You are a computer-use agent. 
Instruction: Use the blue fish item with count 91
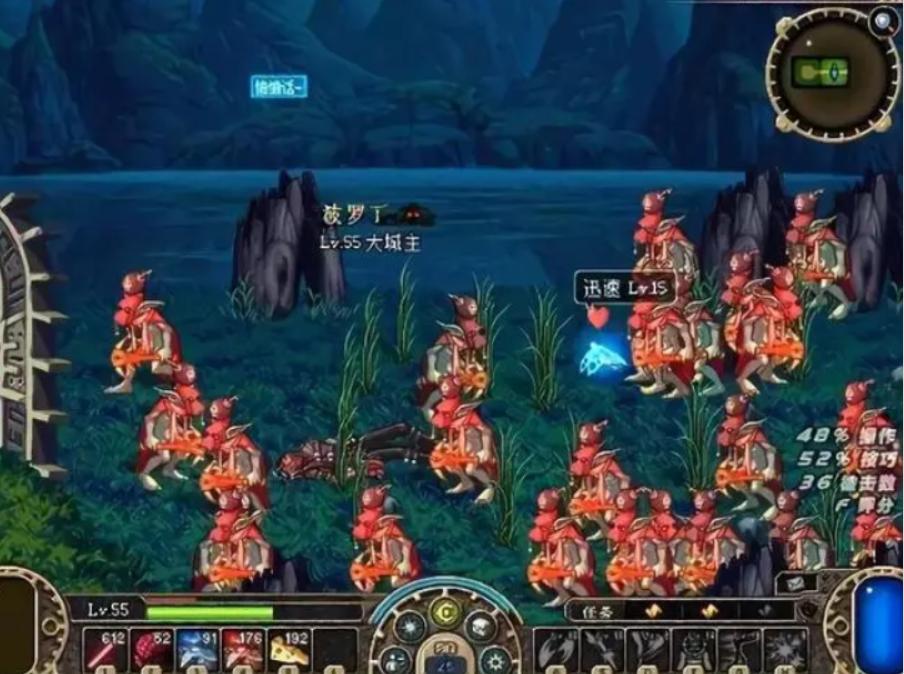pyautogui.click(x=197, y=652)
